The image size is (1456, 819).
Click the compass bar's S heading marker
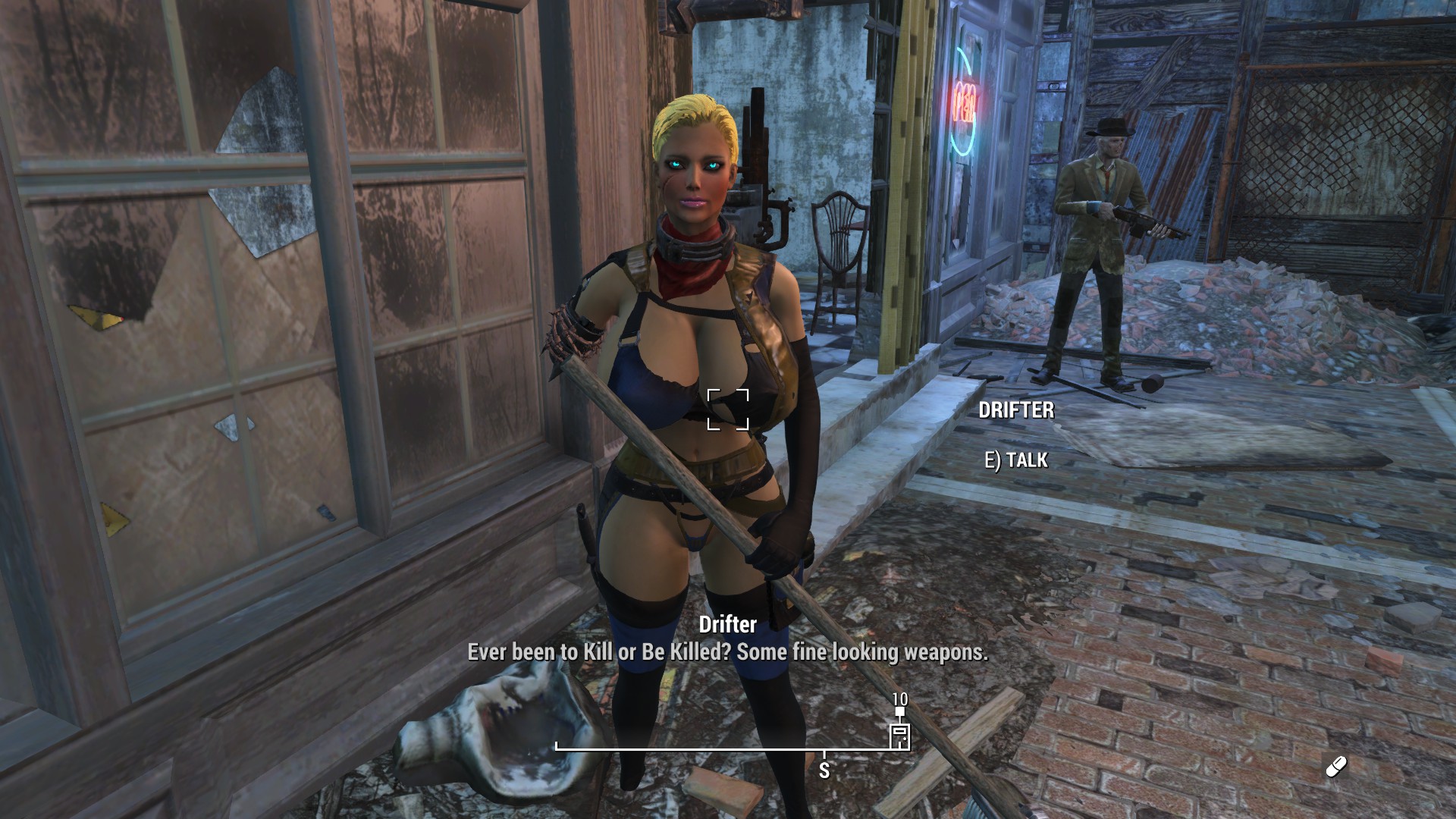point(824,770)
